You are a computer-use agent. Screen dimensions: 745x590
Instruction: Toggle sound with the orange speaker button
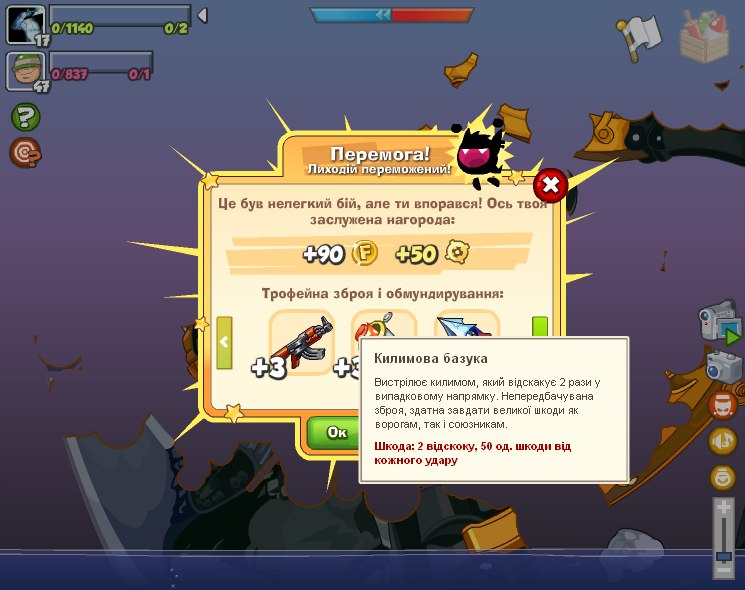pyautogui.click(x=722, y=441)
